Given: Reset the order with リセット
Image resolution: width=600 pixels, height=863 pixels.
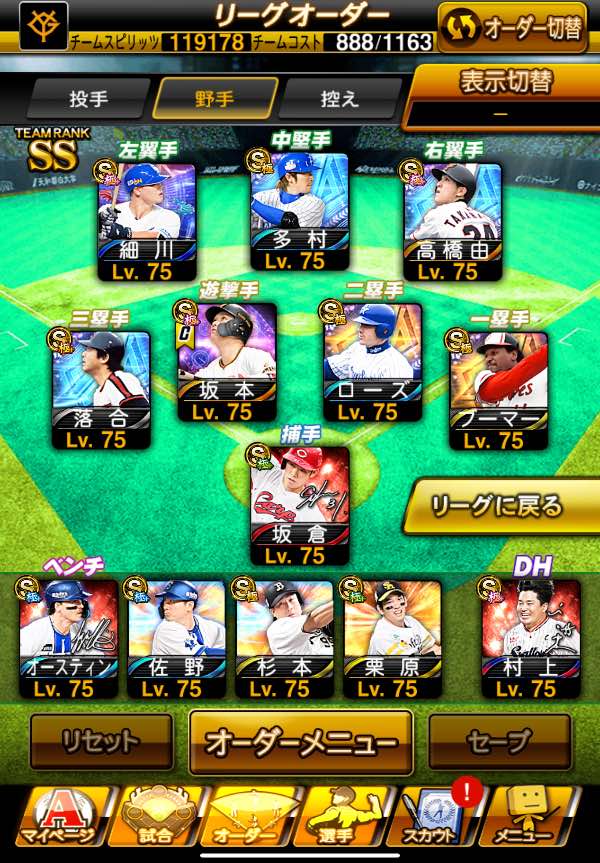Looking at the screenshot, I should [x=100, y=742].
